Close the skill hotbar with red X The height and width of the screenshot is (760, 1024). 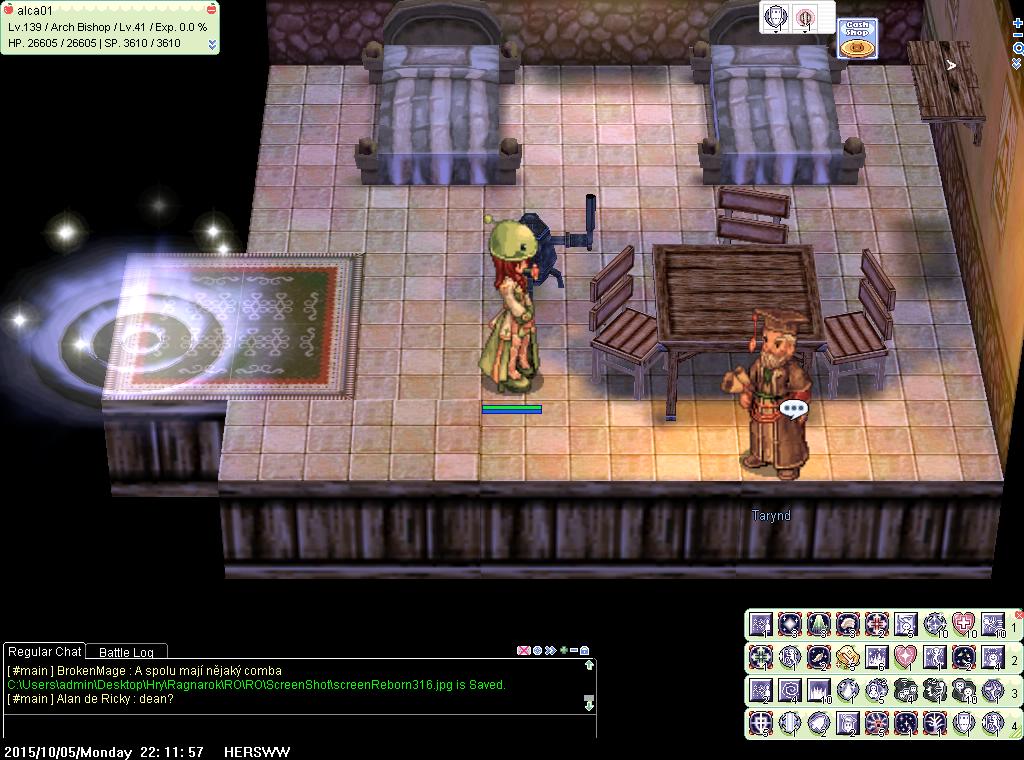tap(1019, 614)
